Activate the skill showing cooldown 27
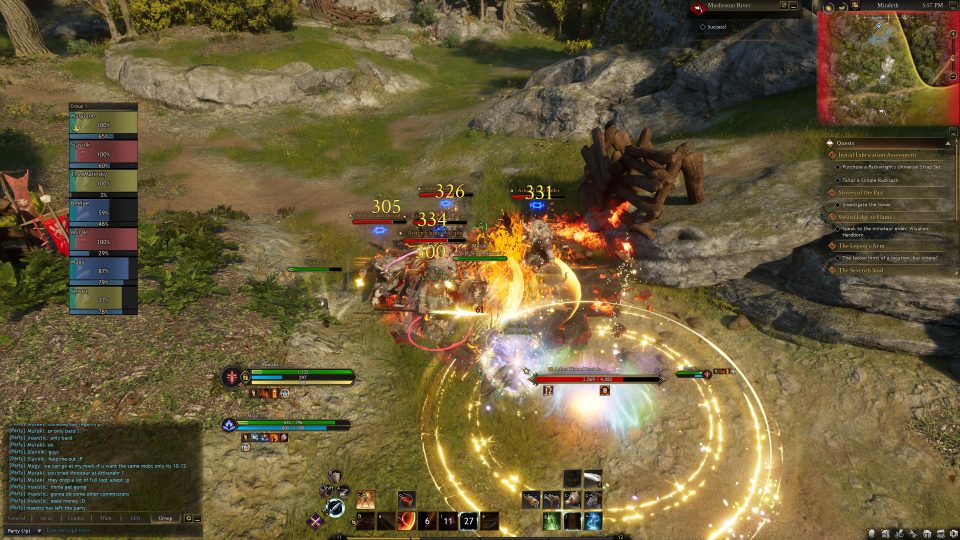Image resolution: width=960 pixels, height=540 pixels. (x=468, y=521)
